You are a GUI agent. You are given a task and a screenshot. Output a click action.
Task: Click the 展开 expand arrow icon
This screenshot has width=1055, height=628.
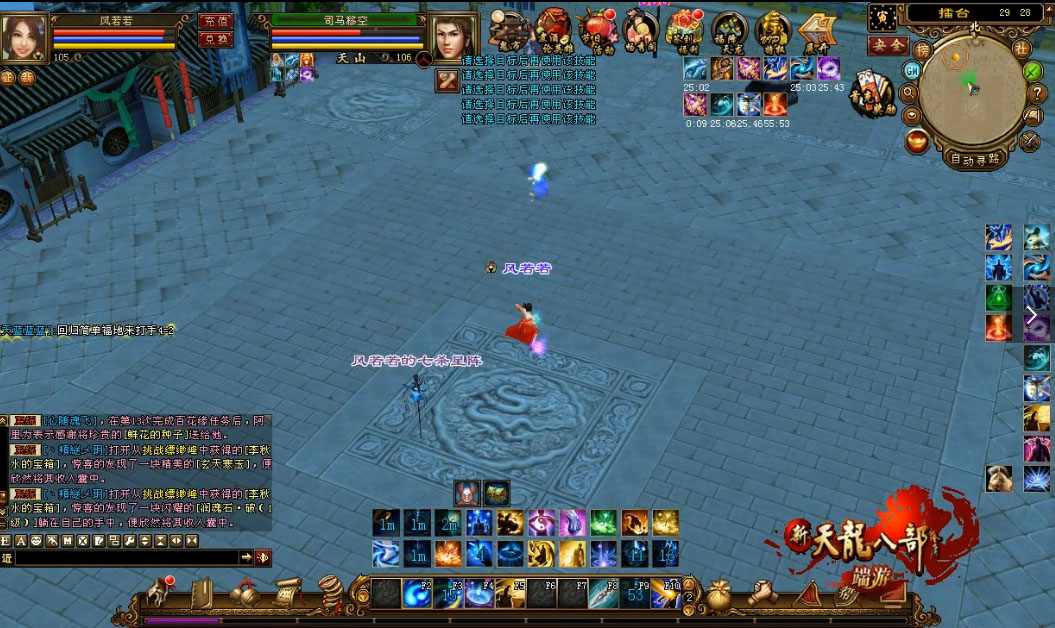pyautogui.click(x=816, y=30)
